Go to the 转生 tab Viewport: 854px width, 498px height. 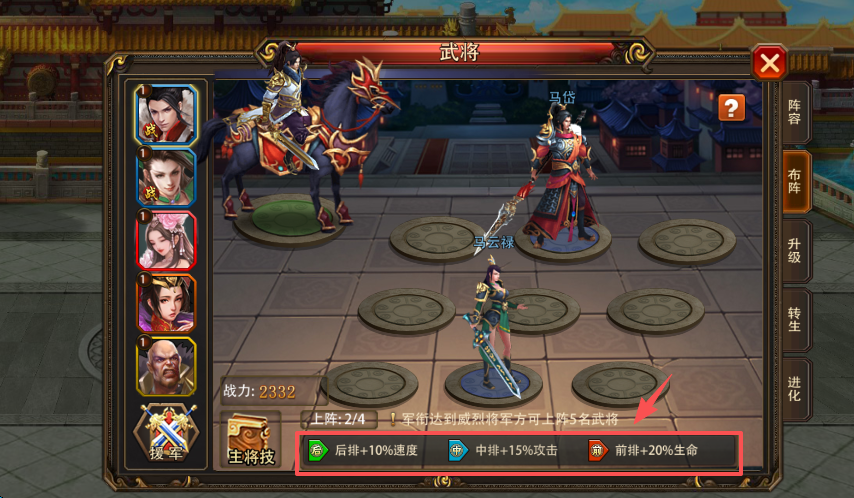[x=795, y=319]
